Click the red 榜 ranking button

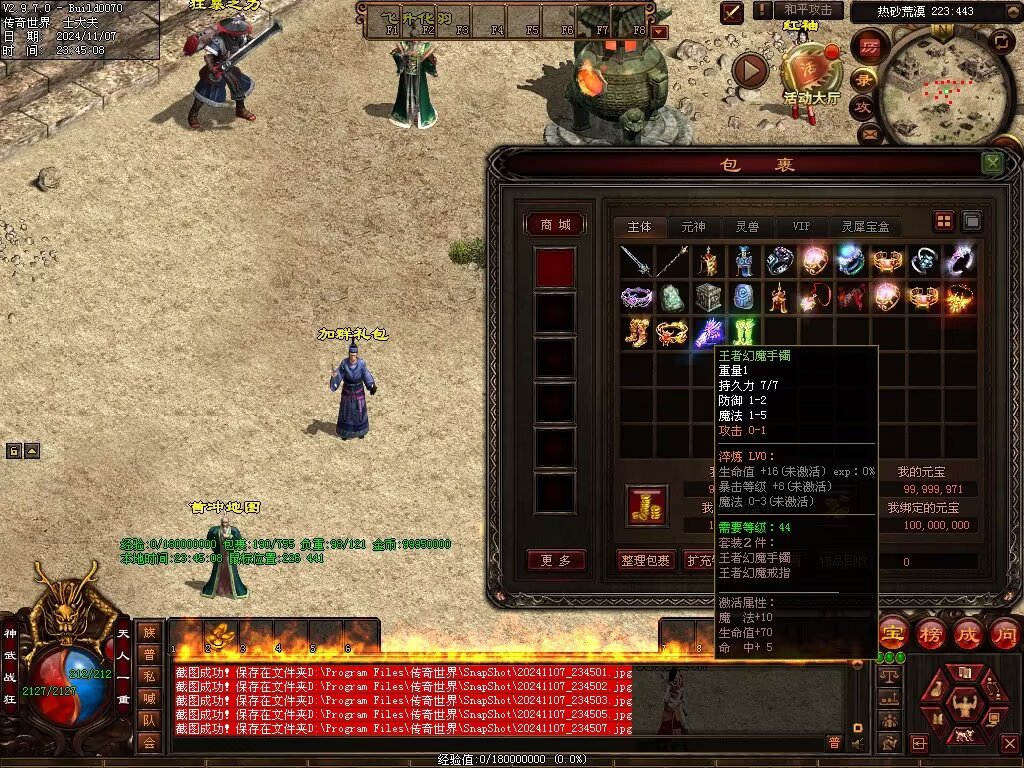pos(930,634)
